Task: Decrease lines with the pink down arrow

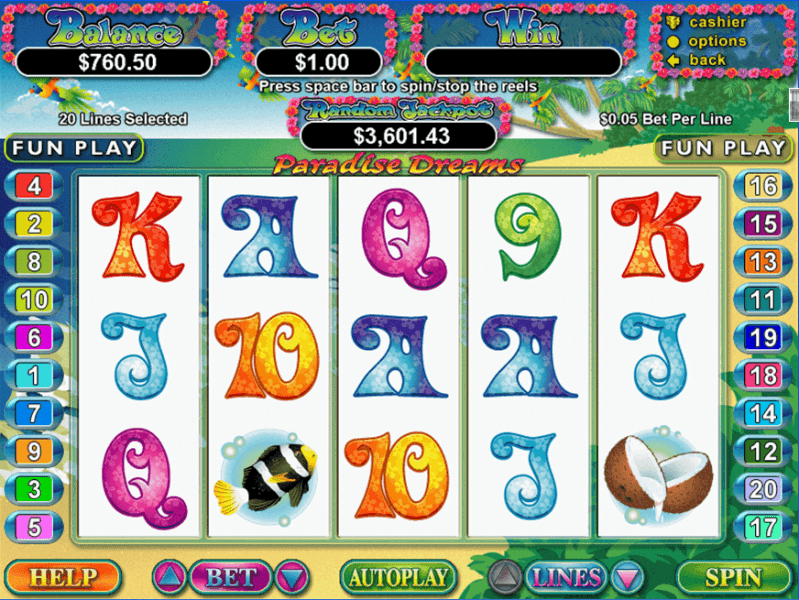Action: [627, 577]
